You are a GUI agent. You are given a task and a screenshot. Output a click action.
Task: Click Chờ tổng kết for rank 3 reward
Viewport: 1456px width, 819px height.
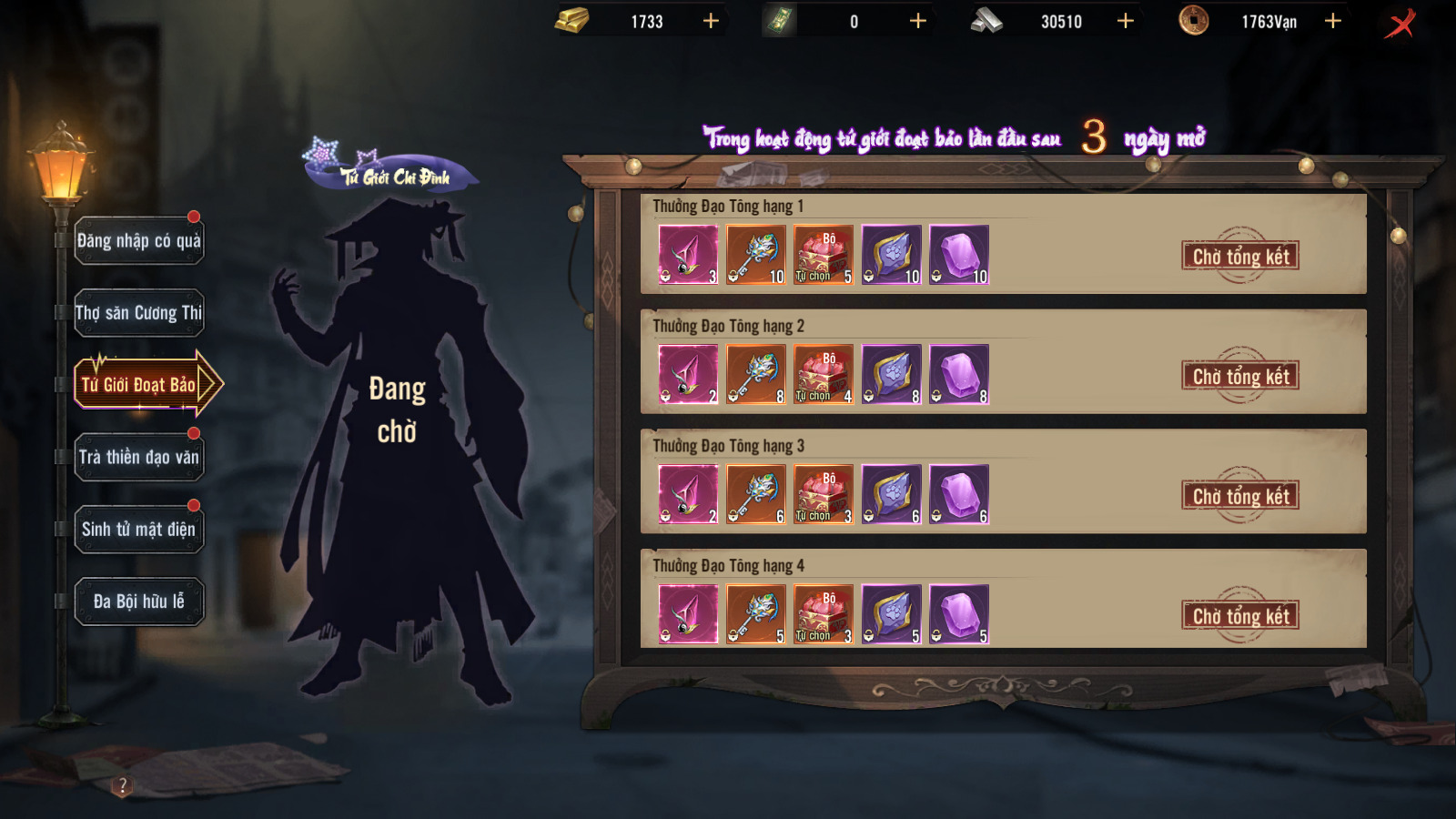click(x=1240, y=496)
